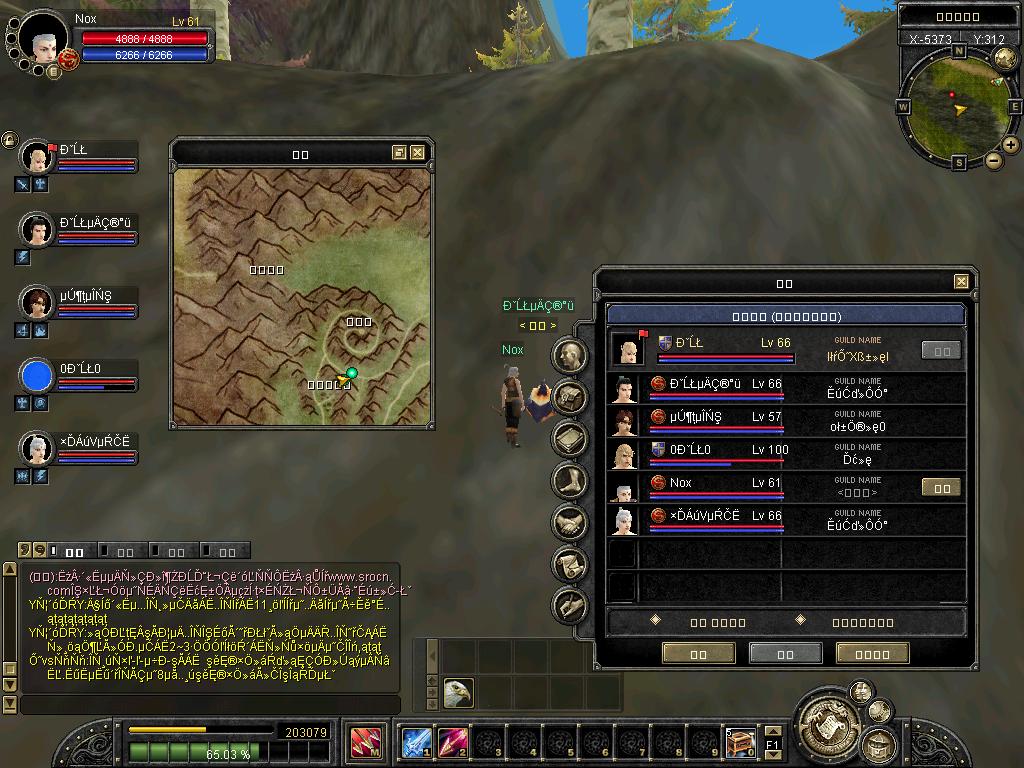Click the gold button on Nox's row
The height and width of the screenshot is (768, 1024).
pos(941,488)
